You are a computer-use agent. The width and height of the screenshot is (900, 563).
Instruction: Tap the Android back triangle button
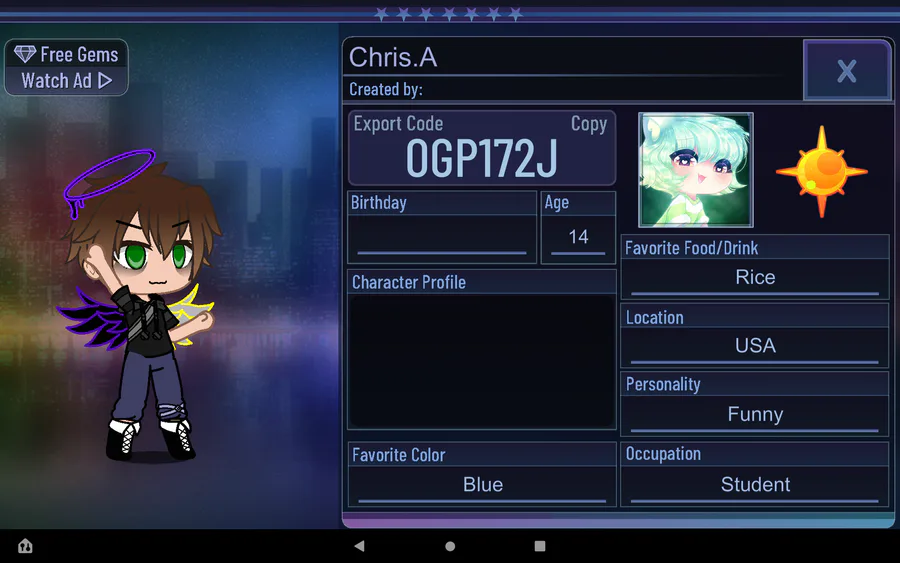360,546
